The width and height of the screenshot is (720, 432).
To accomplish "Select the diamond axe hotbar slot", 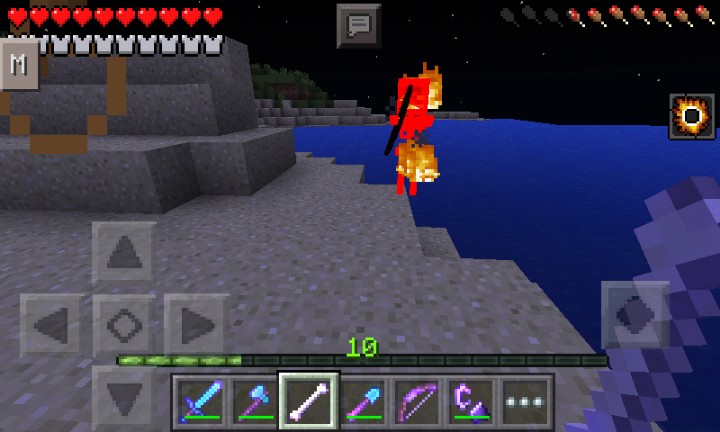I will pos(254,402).
